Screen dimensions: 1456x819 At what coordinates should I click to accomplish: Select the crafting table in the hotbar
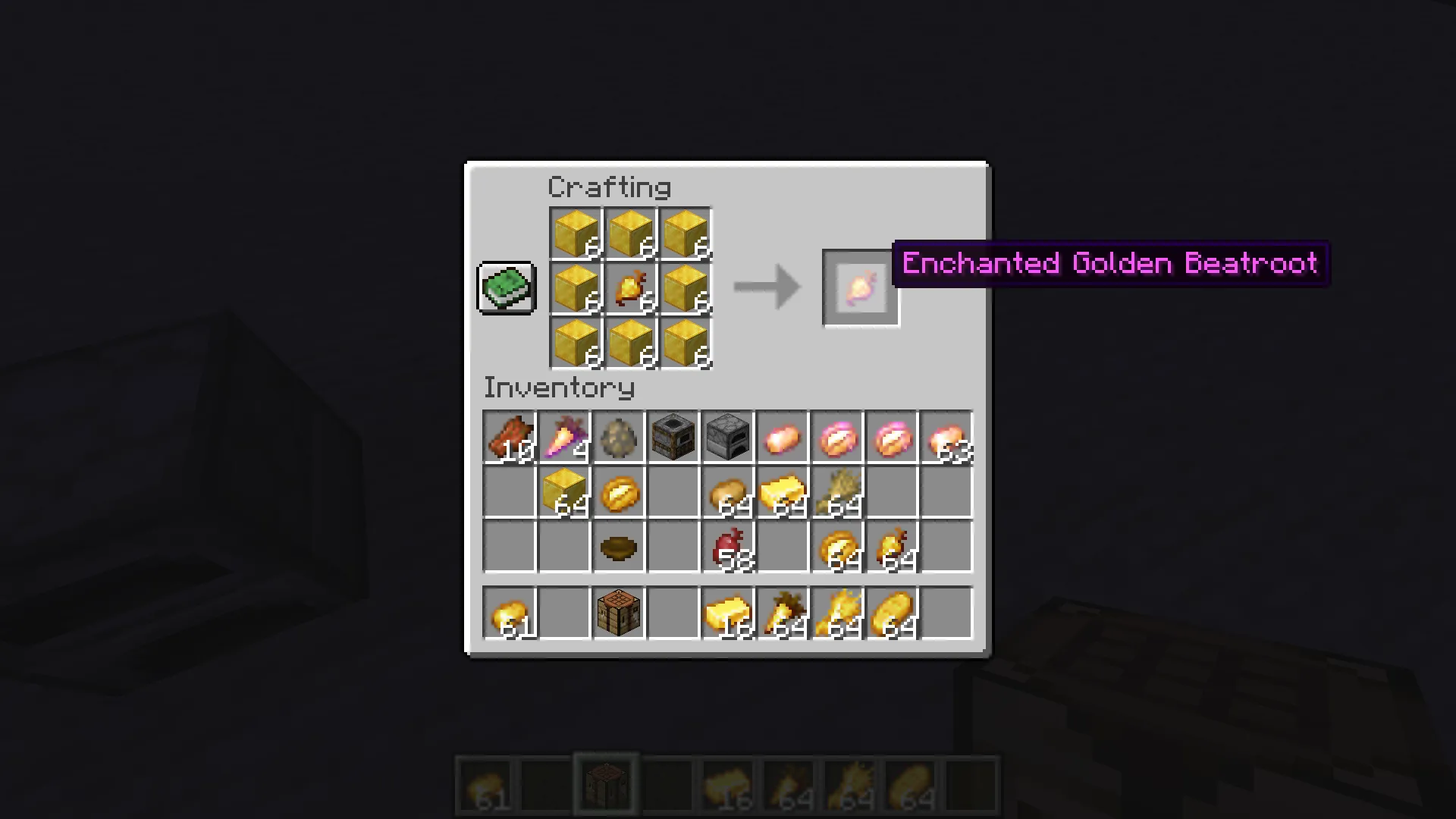click(607, 781)
